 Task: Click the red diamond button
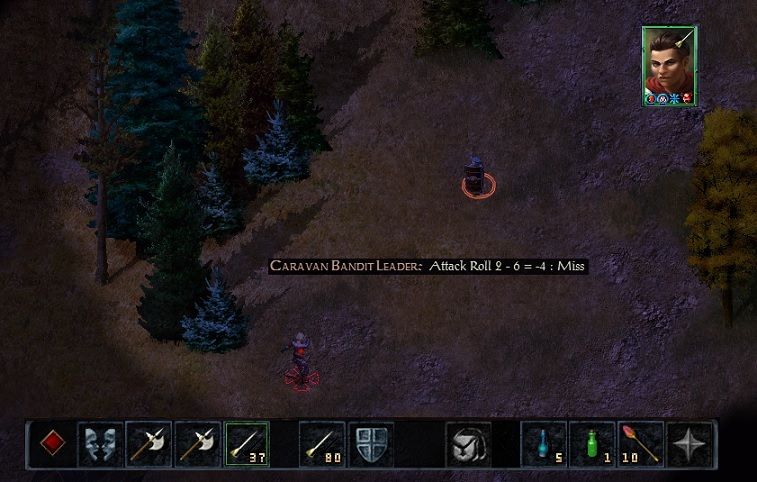tap(52, 443)
